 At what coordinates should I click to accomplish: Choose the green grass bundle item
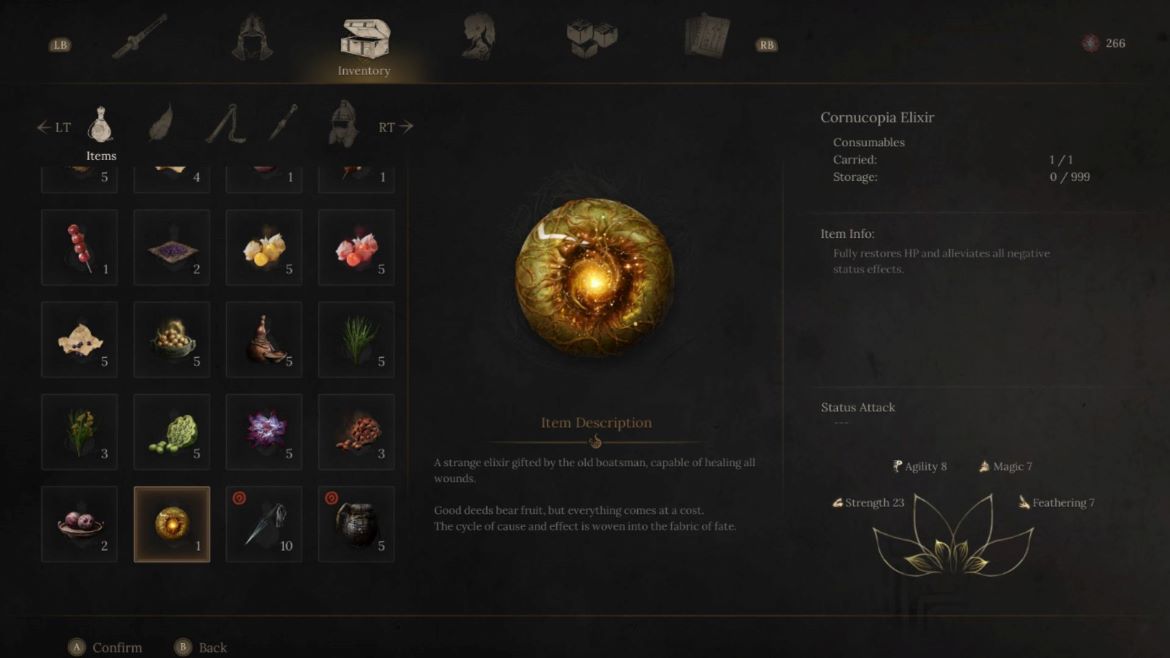(356, 340)
